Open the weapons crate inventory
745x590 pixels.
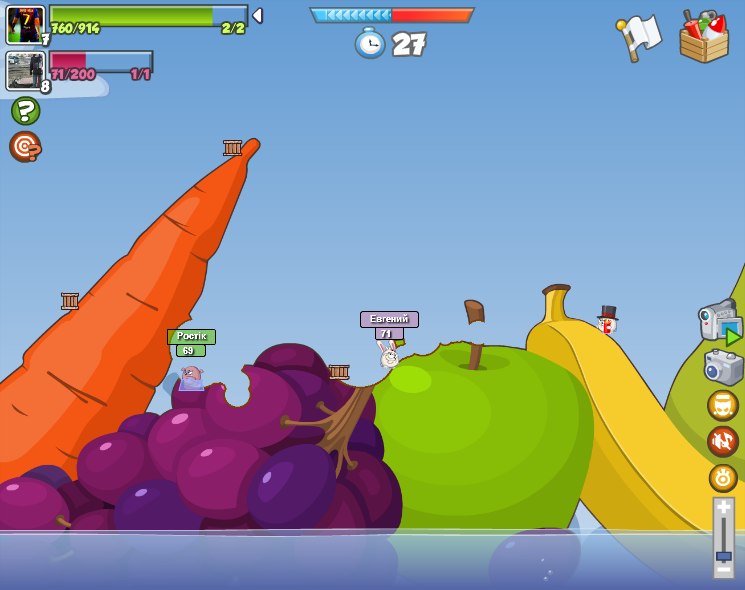[x=704, y=37]
